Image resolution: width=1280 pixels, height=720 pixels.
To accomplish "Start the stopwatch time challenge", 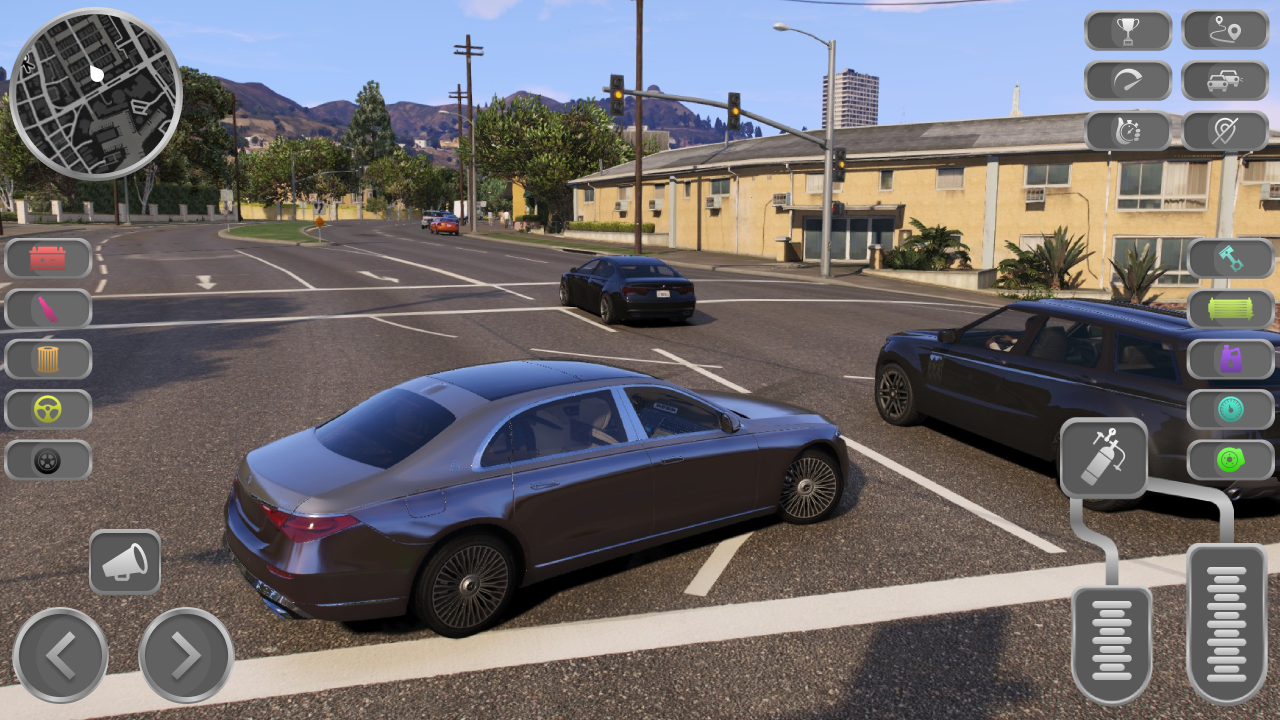I will pyautogui.click(x=1127, y=130).
